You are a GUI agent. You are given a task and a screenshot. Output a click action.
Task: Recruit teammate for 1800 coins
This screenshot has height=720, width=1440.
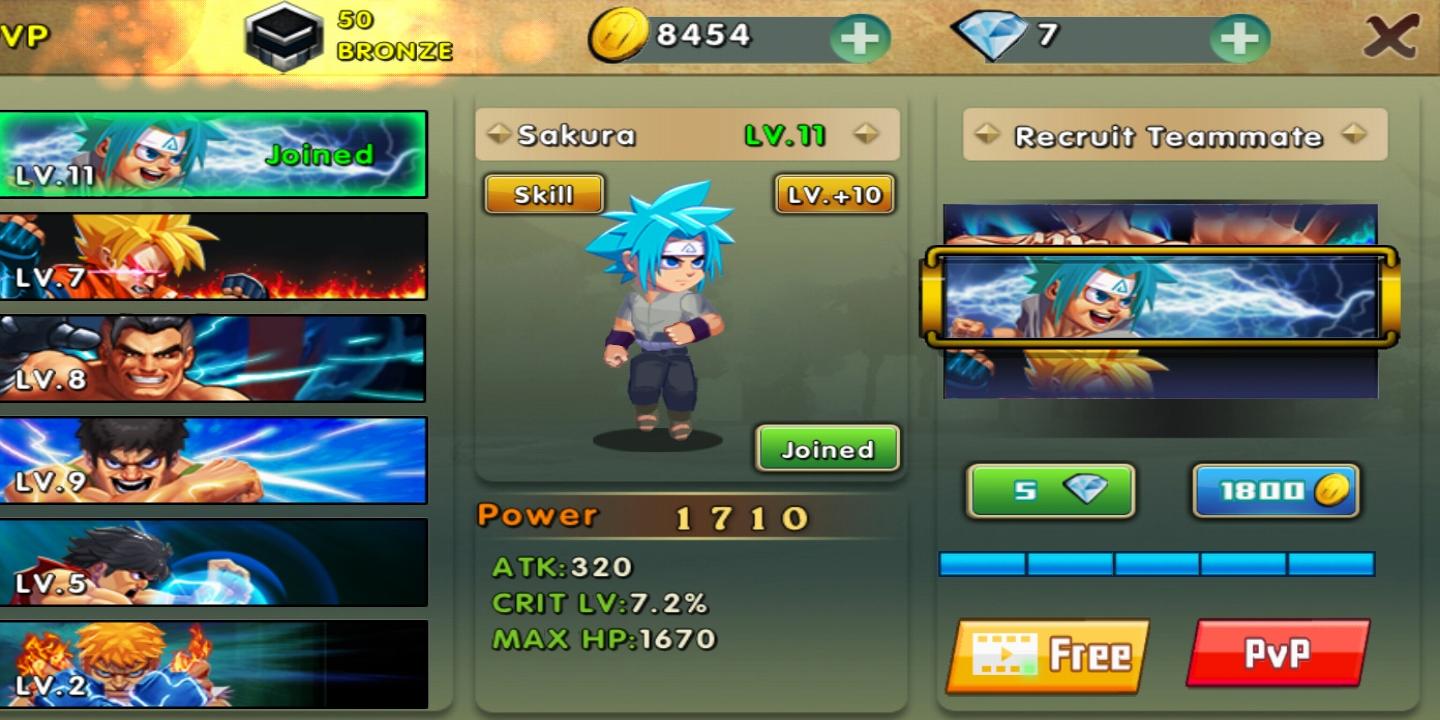1275,488
